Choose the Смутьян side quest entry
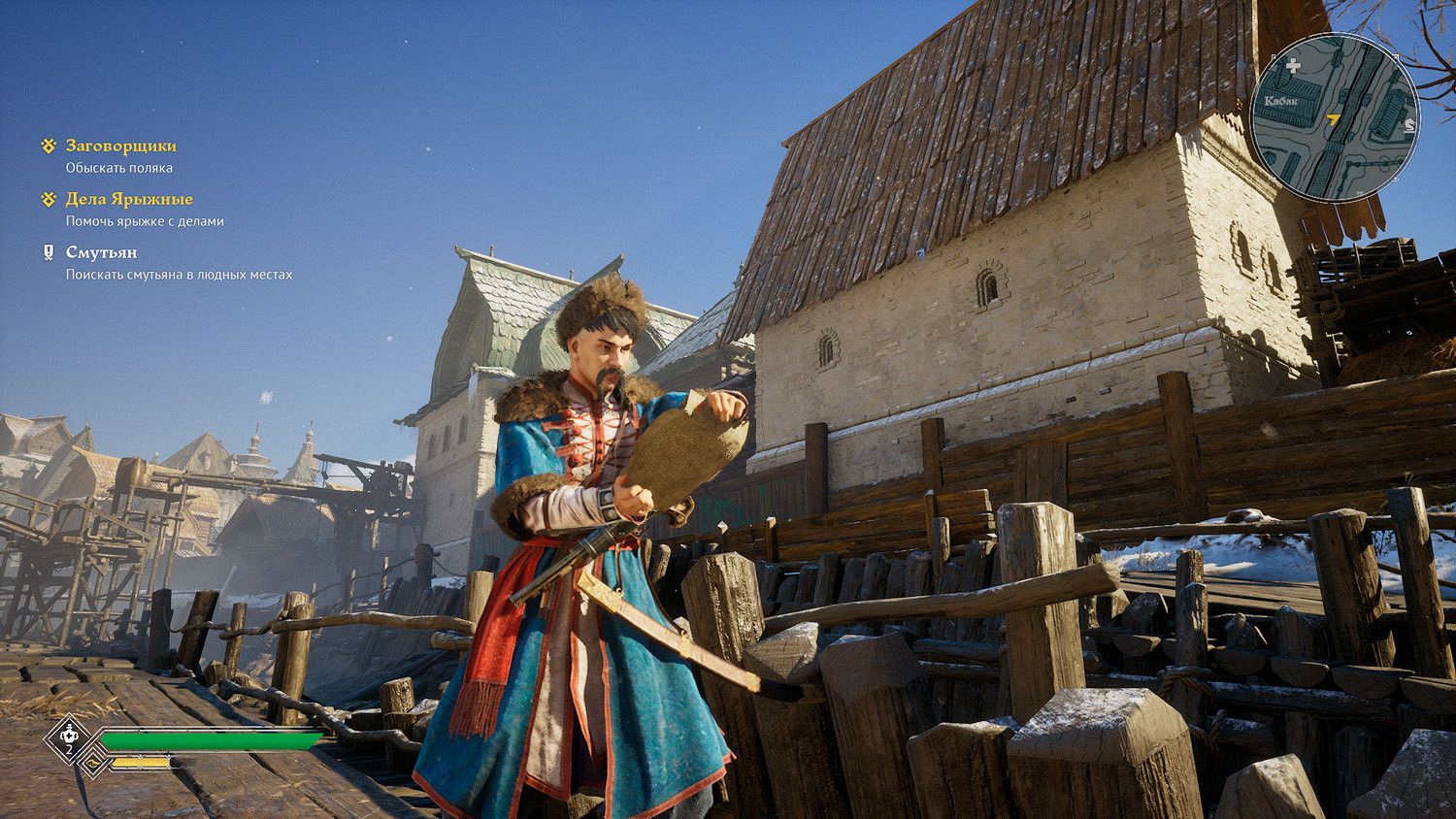 point(101,252)
